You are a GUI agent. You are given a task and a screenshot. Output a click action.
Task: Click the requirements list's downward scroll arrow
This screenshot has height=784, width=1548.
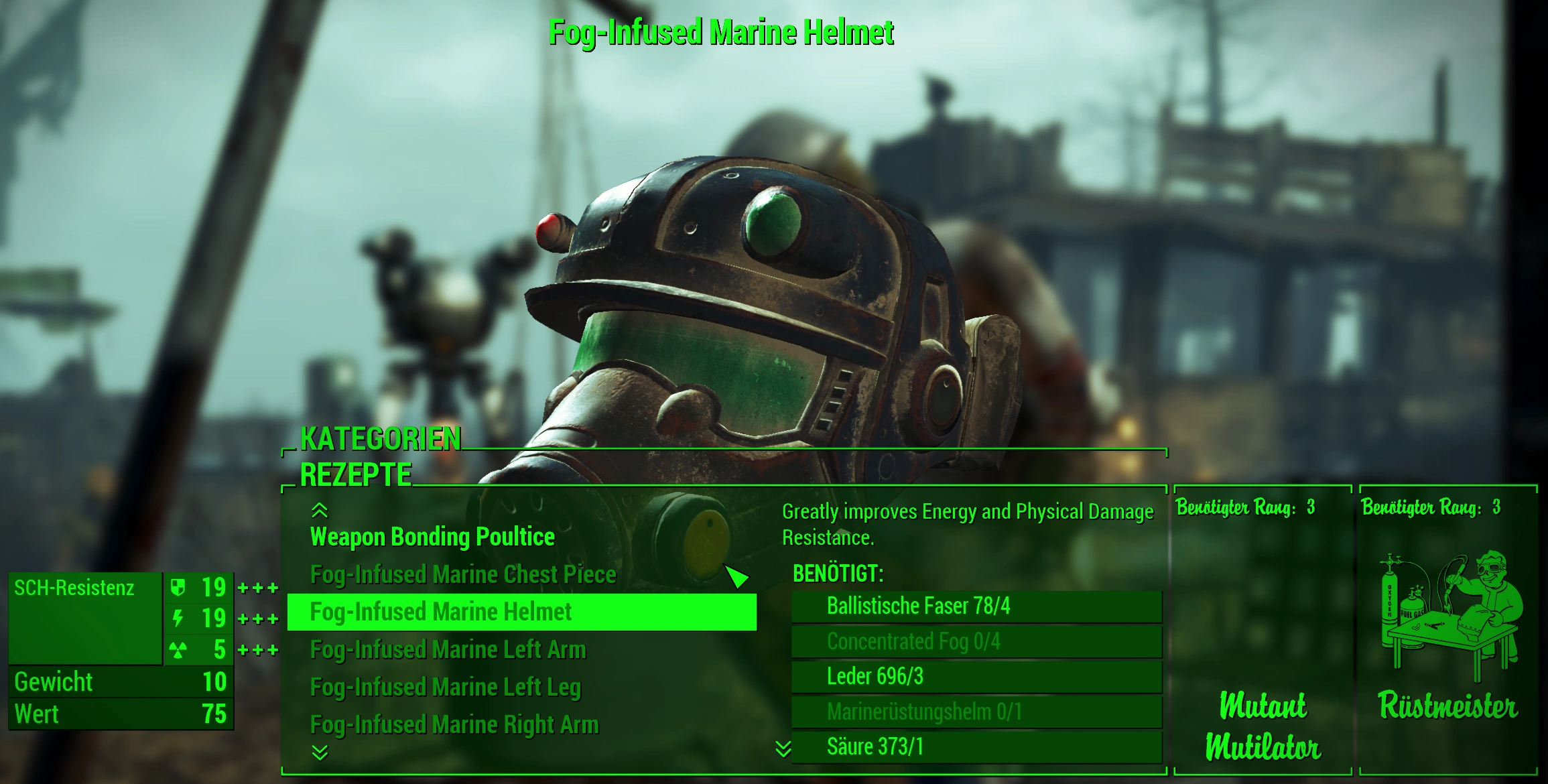(x=783, y=749)
